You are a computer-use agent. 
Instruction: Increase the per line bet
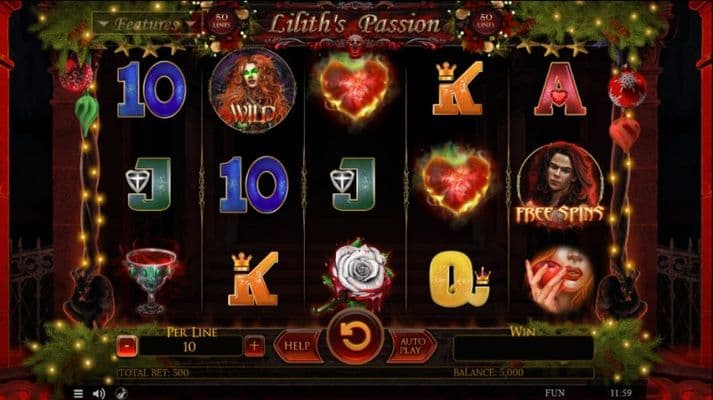[x=255, y=346]
